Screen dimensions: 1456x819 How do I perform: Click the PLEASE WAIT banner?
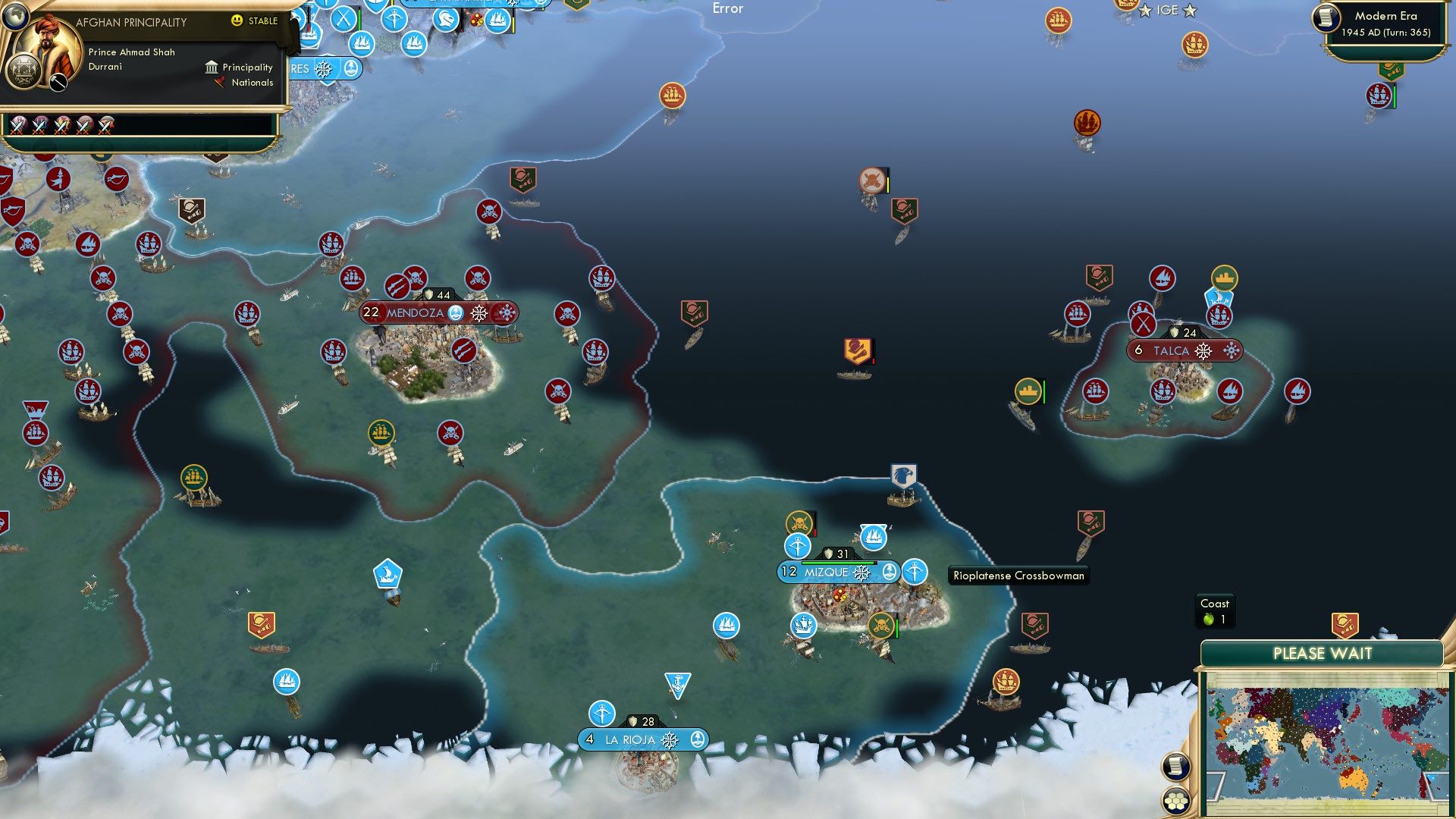[x=1321, y=653]
